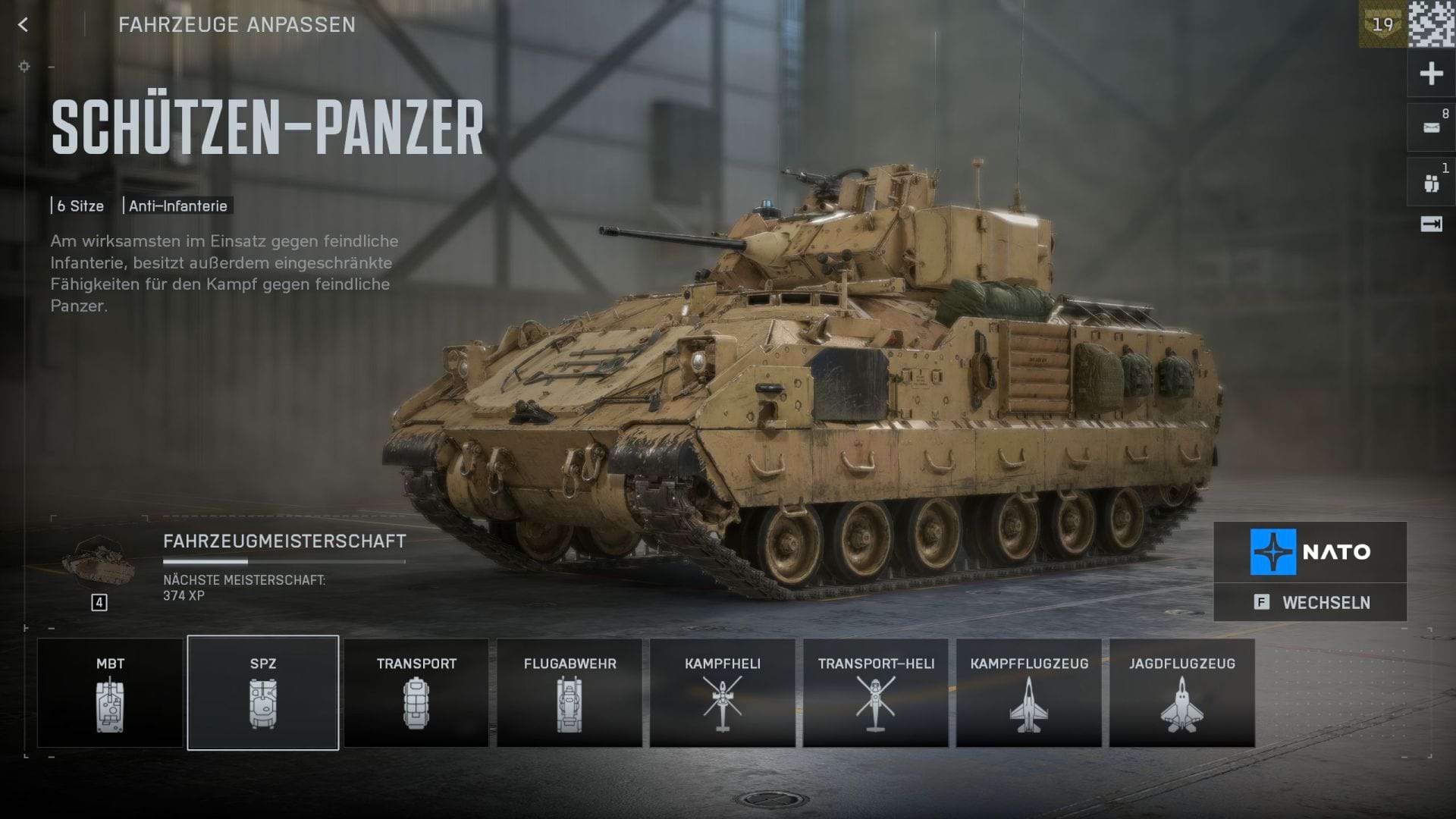
Task: Click the exit arrow icon
Action: click(1431, 224)
